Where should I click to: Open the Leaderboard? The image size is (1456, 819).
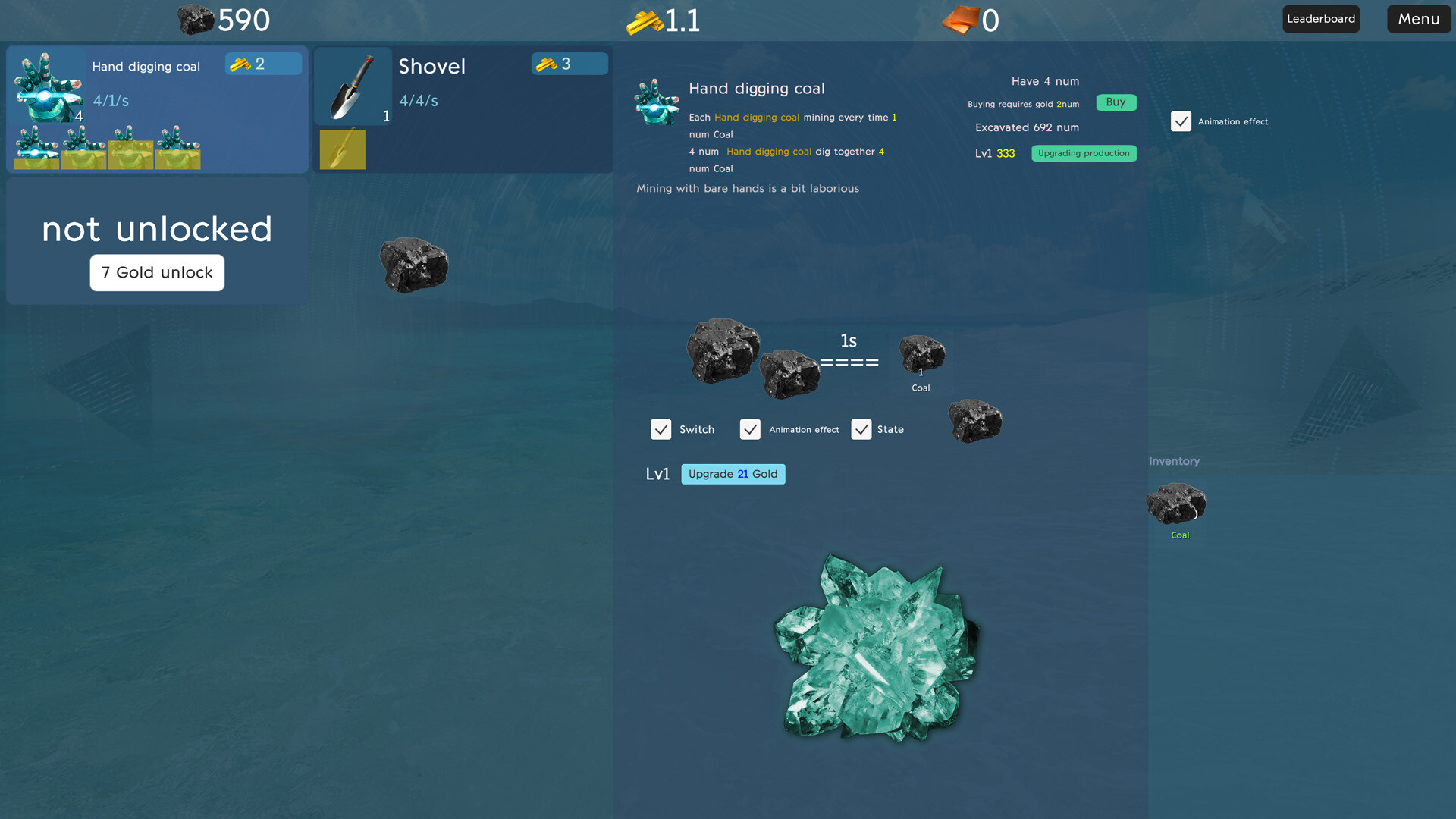[1321, 18]
